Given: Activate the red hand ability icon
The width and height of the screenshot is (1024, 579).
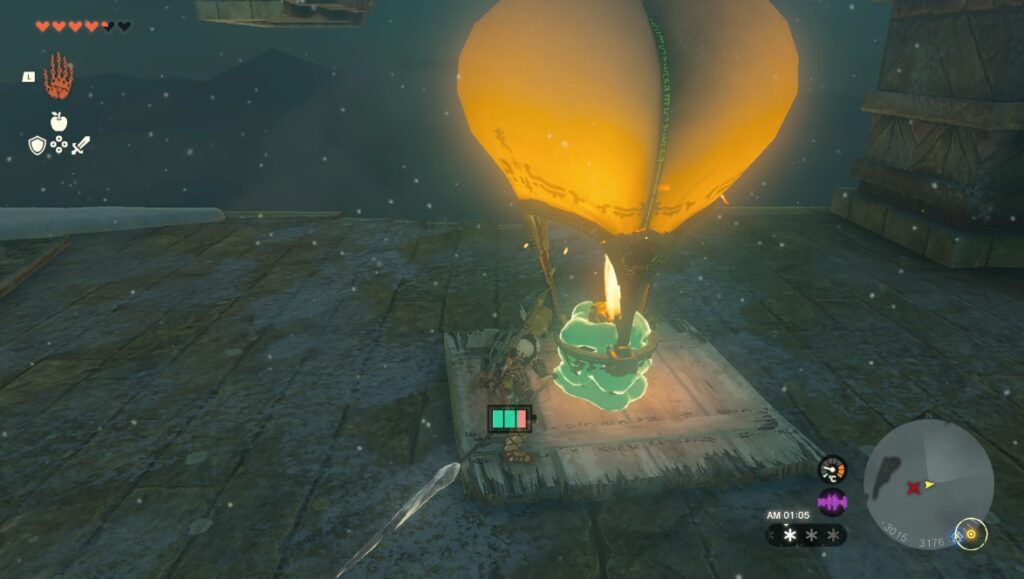Looking at the screenshot, I should 58,77.
